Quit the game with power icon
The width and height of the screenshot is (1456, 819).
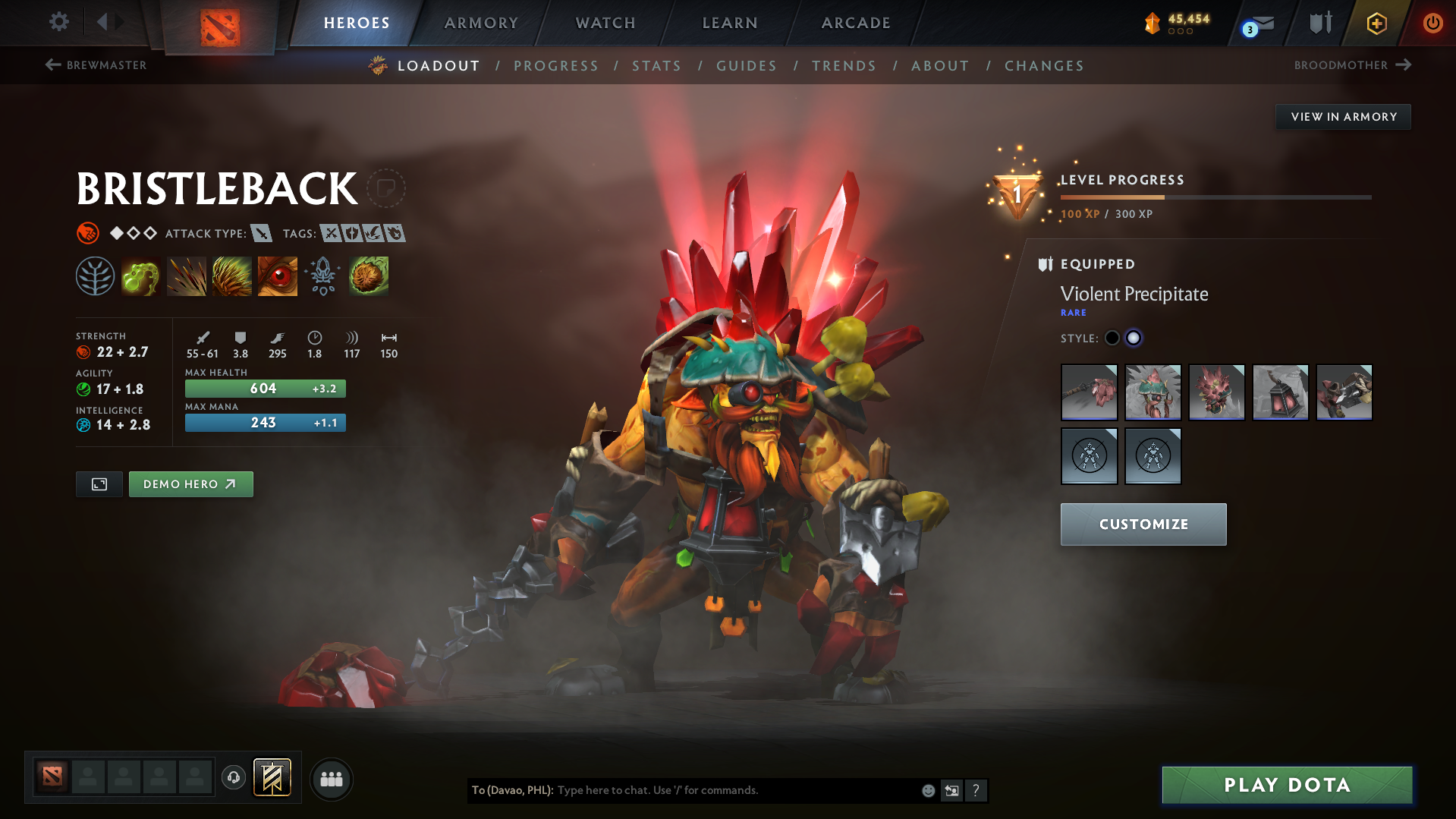1432,23
